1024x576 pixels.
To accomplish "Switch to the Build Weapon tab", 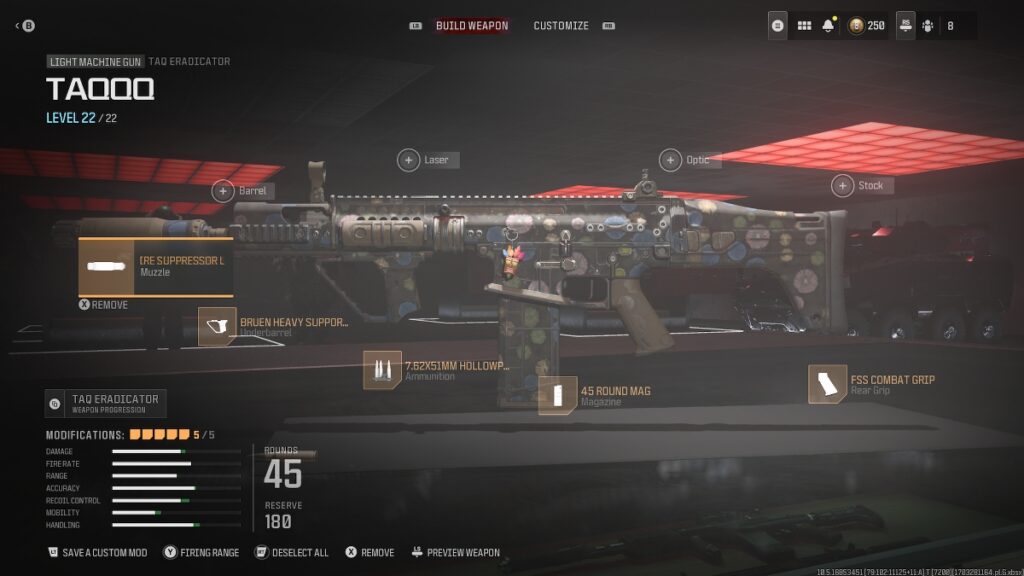I will [x=471, y=26].
